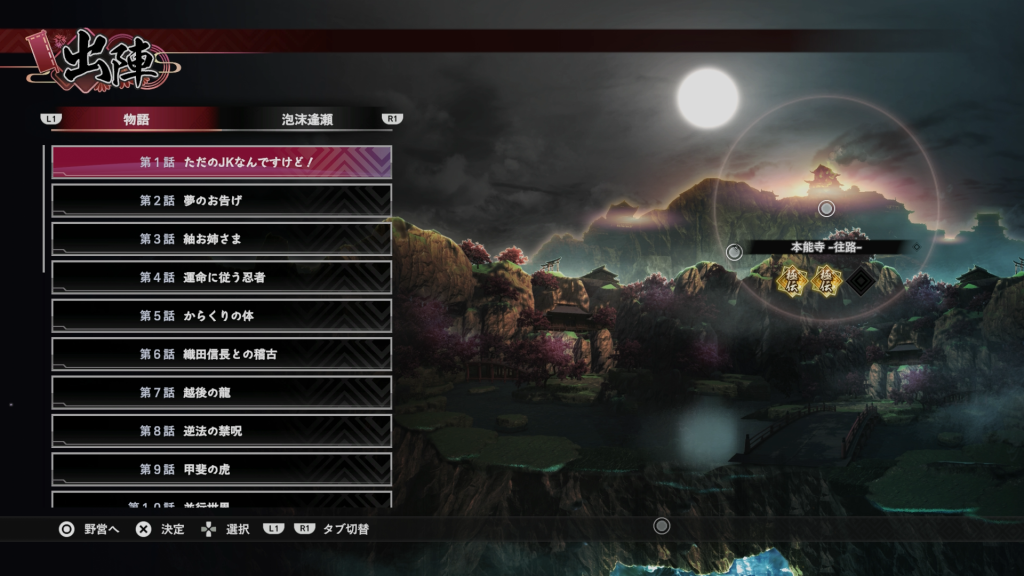Screen dimensions: 1024x576
Task: Select chapter 第3話 紬お姉さま
Action: (x=221, y=239)
